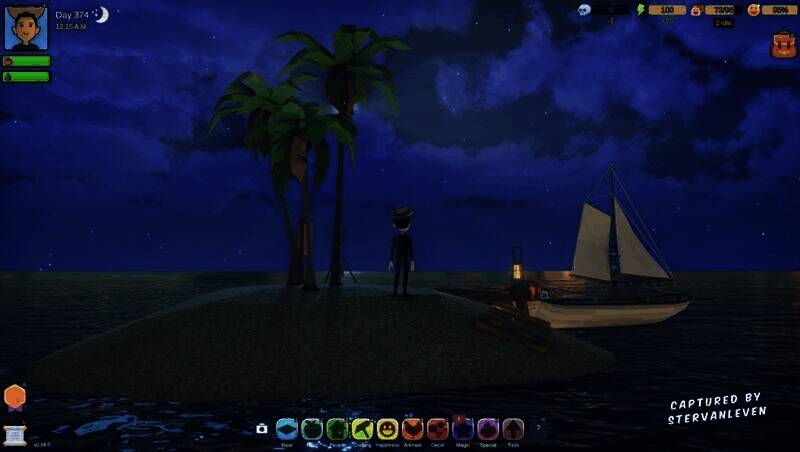Open the Special category

pos(488,429)
